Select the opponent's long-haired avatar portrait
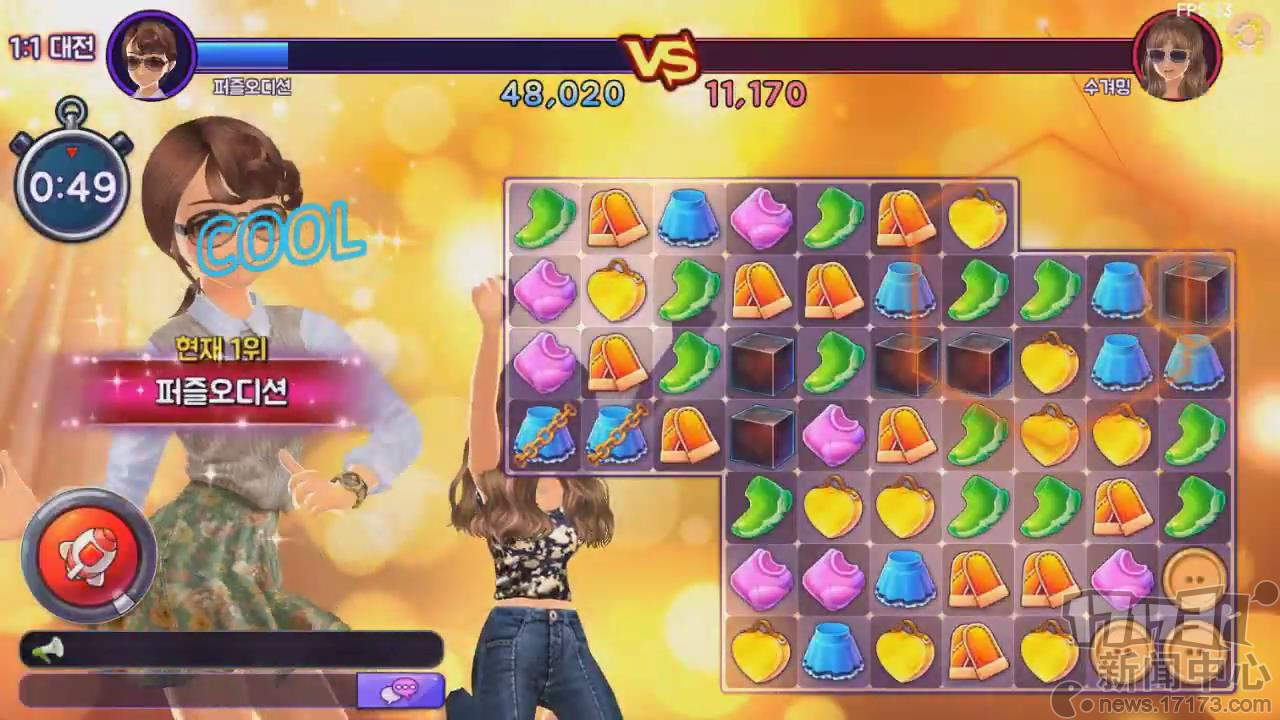 [1177, 56]
